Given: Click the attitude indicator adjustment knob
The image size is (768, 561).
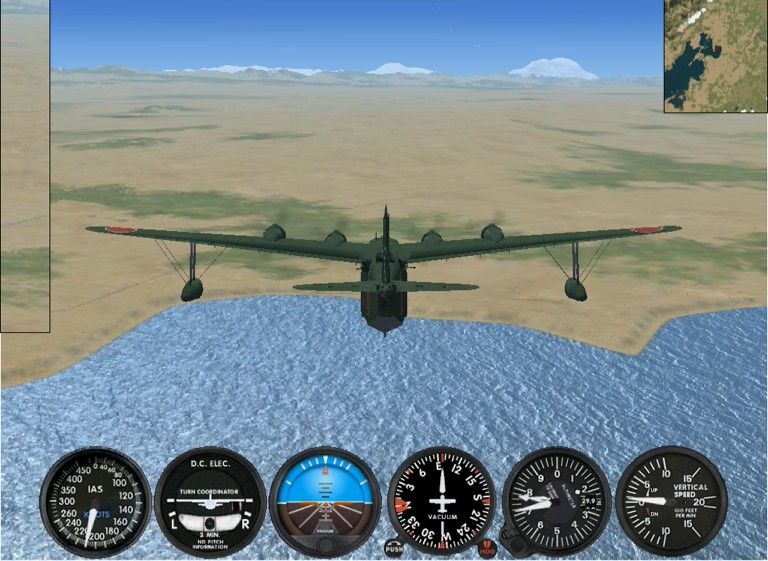Looking at the screenshot, I should (325, 545).
